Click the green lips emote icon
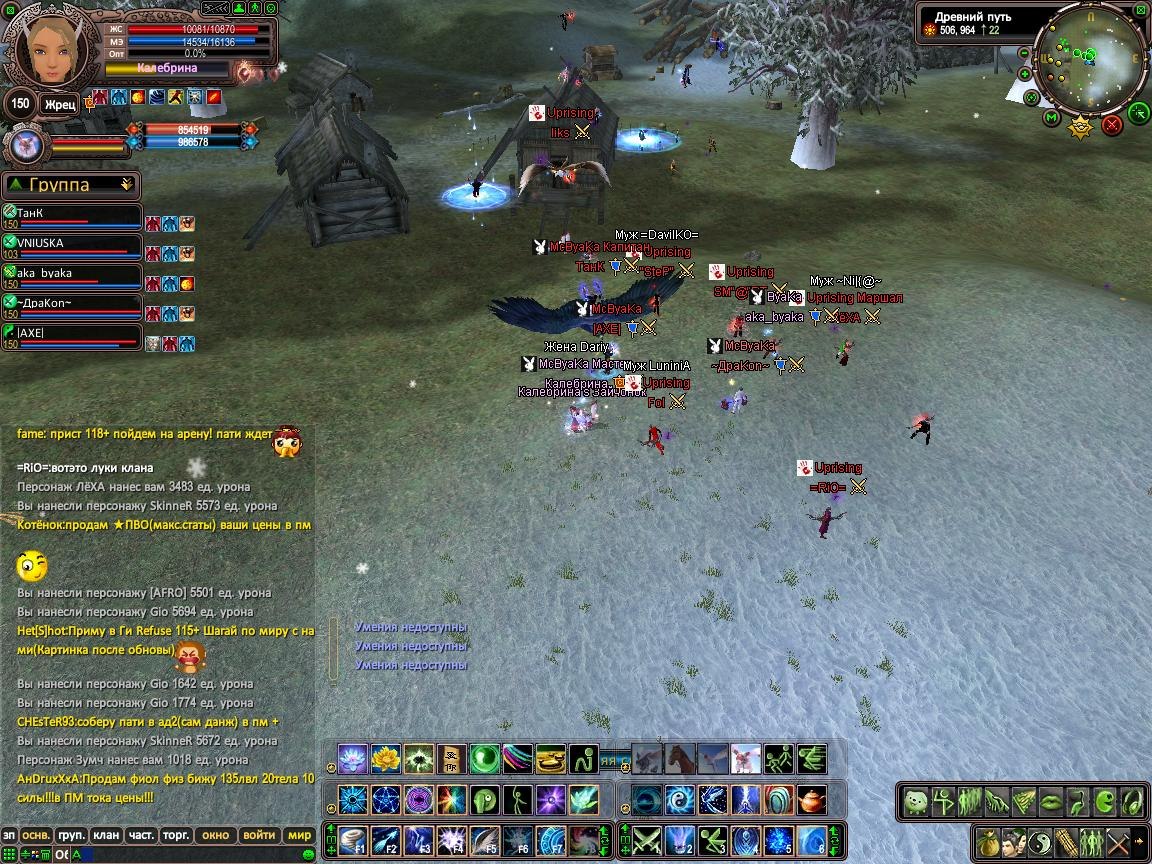The width and height of the screenshot is (1152, 864). tap(1049, 802)
